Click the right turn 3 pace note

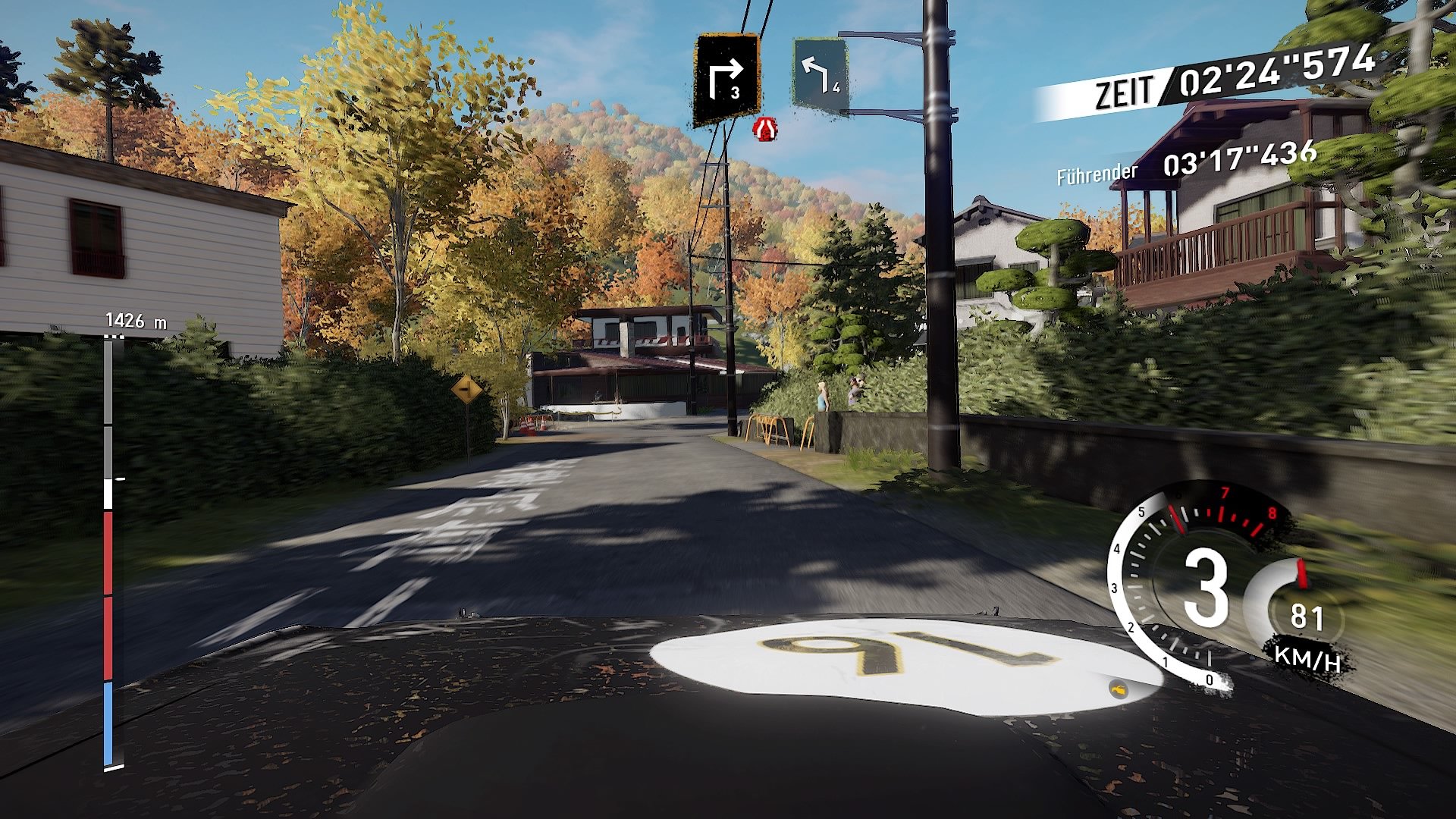(x=726, y=79)
